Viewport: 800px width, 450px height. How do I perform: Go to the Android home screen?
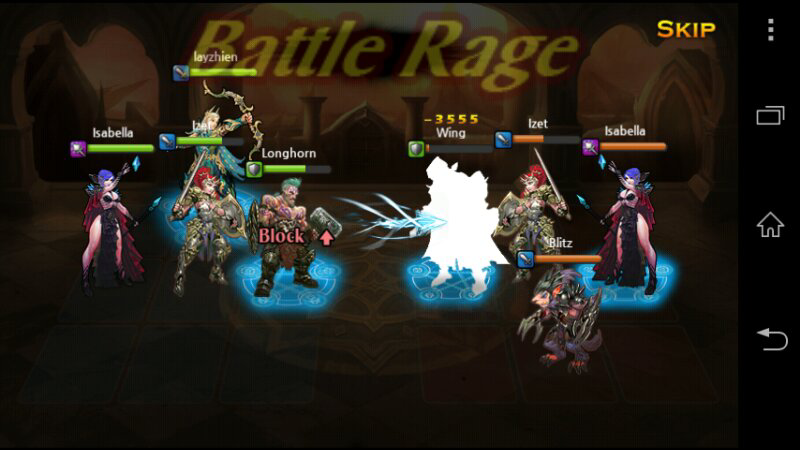[x=770, y=224]
